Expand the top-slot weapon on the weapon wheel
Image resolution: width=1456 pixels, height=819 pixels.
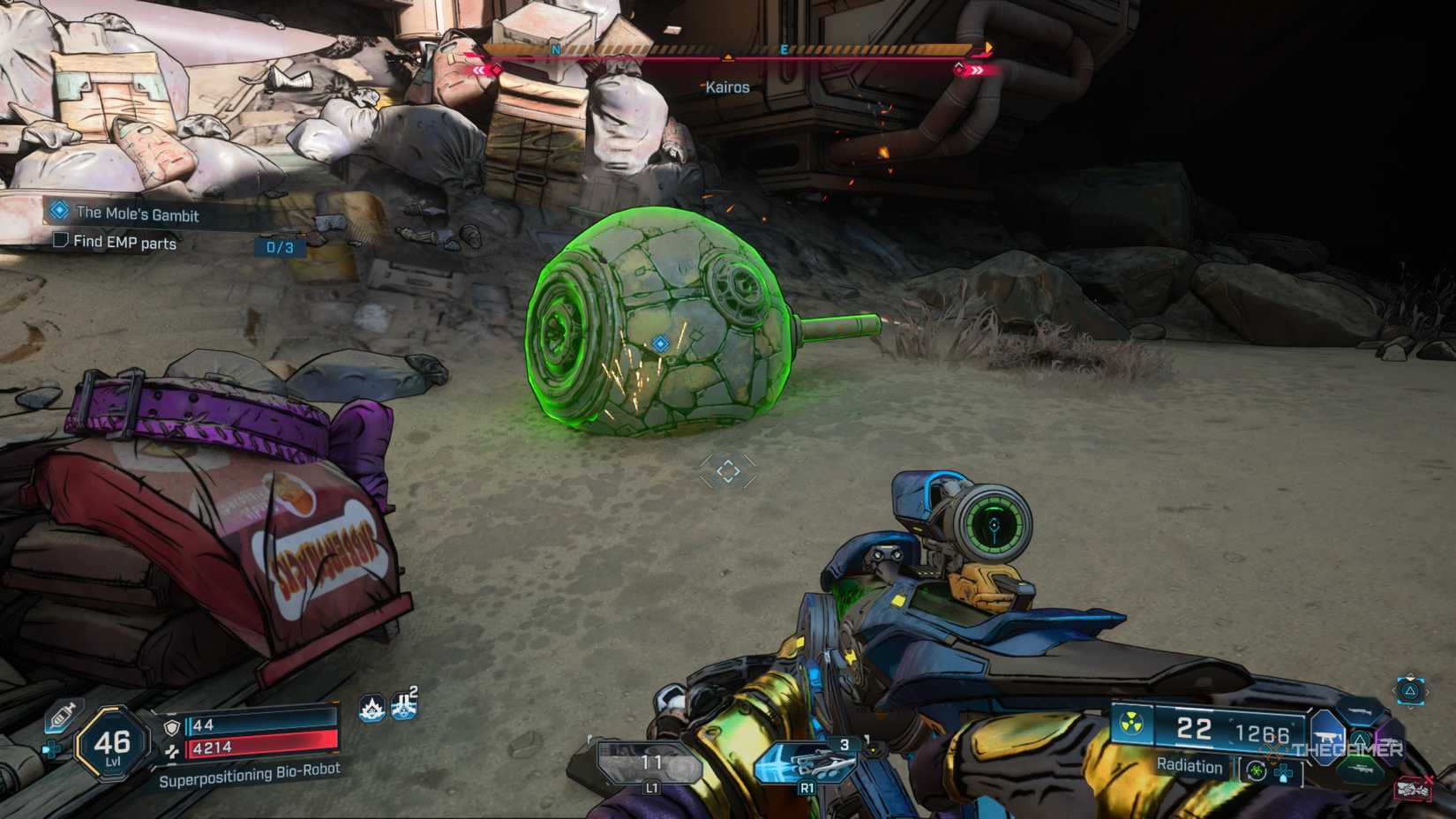(x=1360, y=712)
